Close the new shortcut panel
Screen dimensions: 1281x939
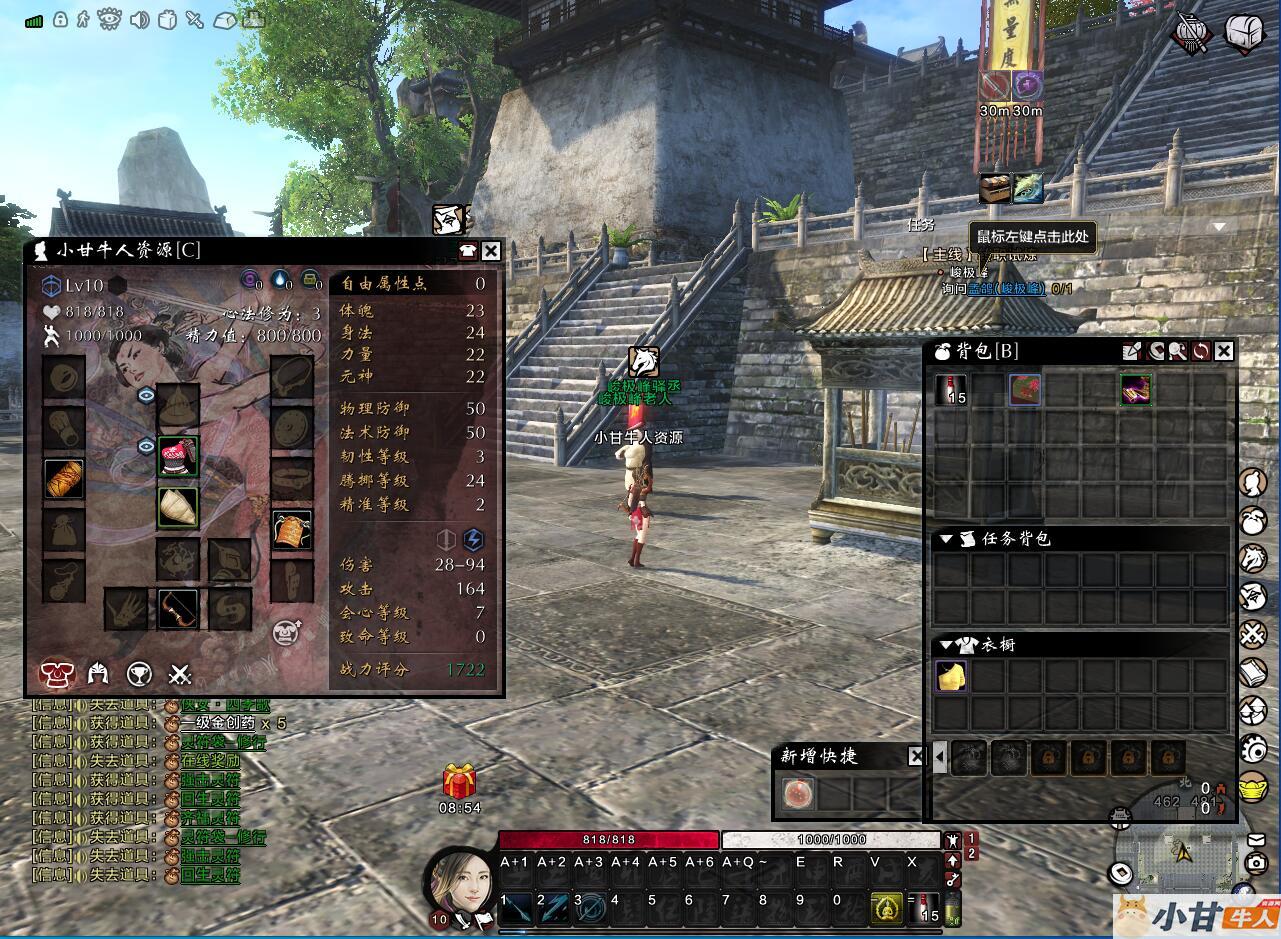pyautogui.click(x=916, y=756)
